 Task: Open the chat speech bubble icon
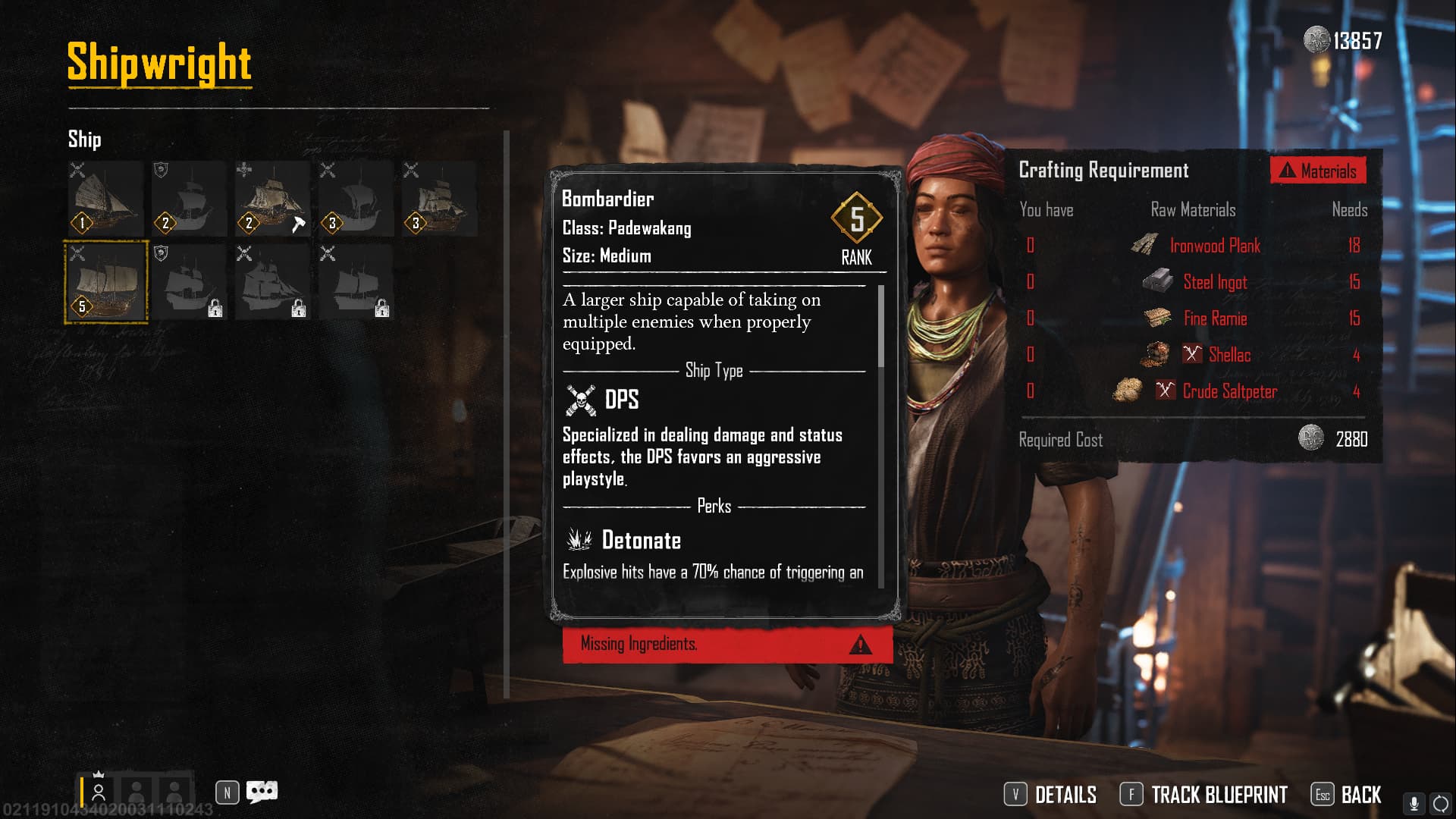(262, 792)
